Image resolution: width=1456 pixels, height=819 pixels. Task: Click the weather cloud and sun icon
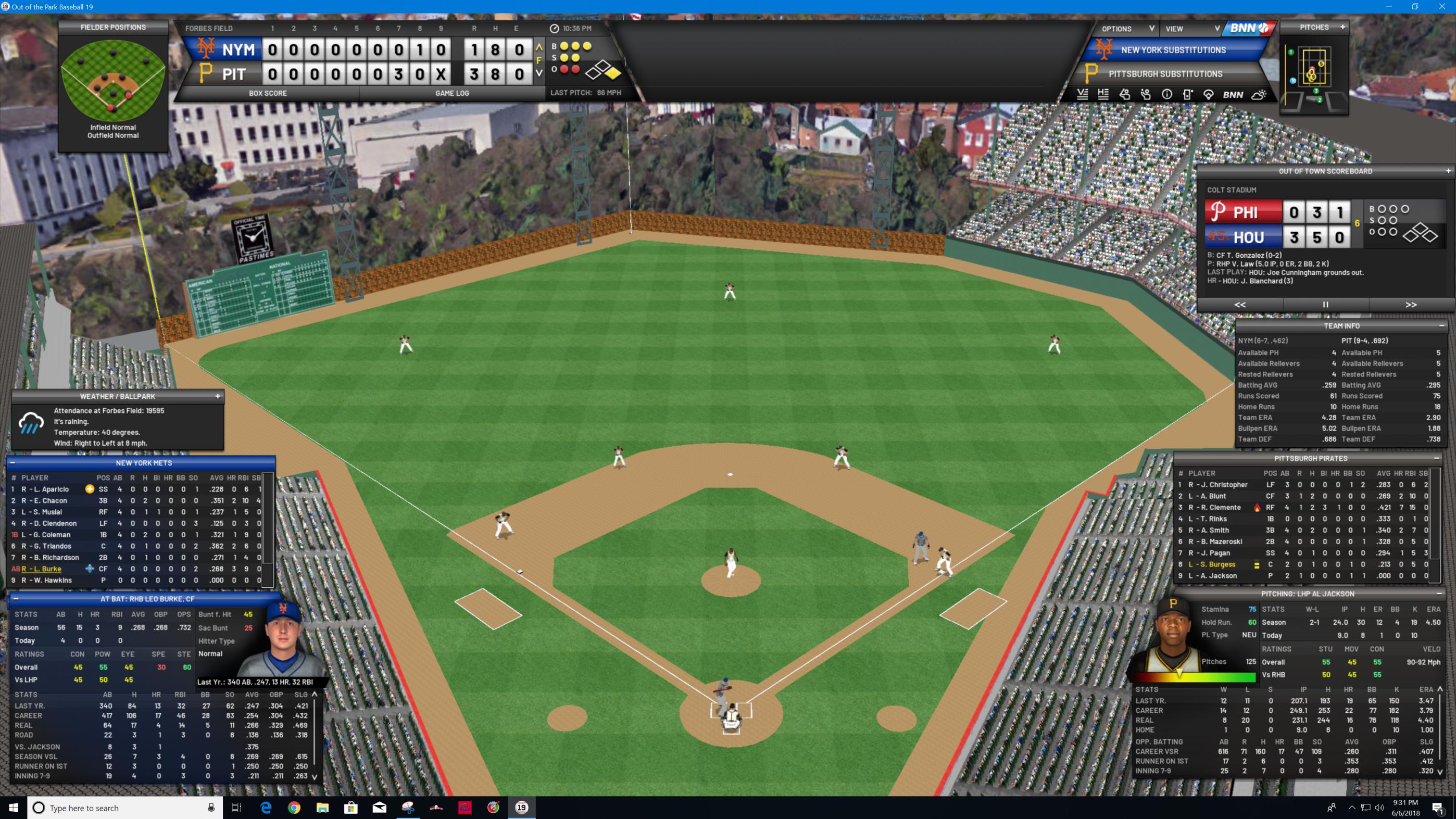(1259, 95)
